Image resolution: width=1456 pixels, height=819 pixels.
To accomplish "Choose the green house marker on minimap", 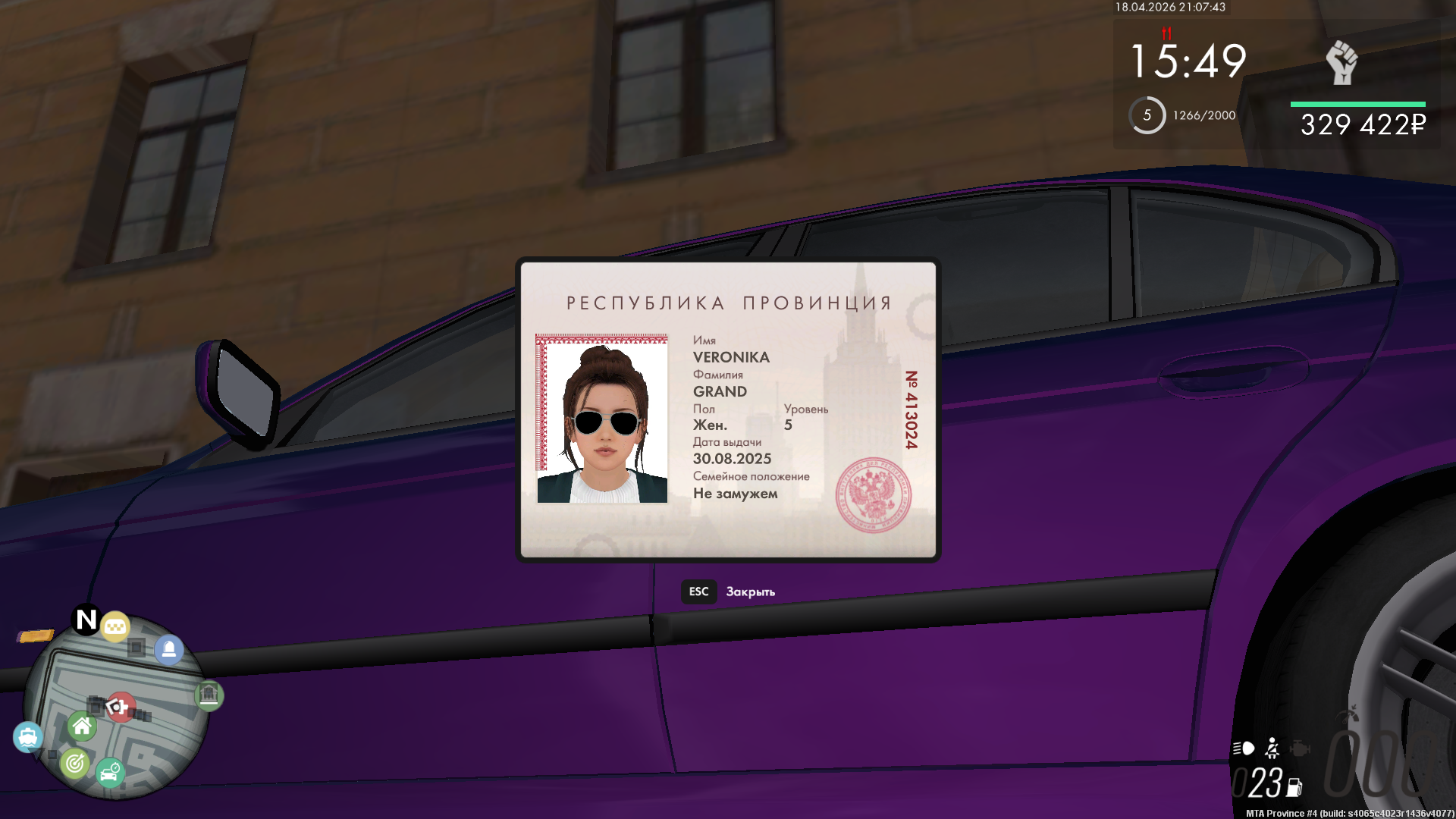I will pos(82,726).
